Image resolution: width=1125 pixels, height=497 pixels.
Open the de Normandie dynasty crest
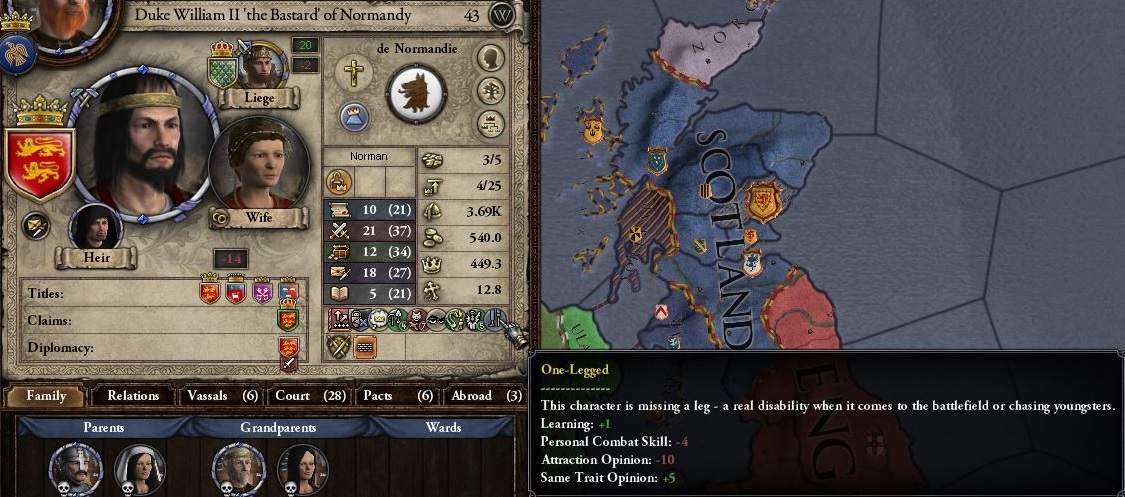click(416, 93)
